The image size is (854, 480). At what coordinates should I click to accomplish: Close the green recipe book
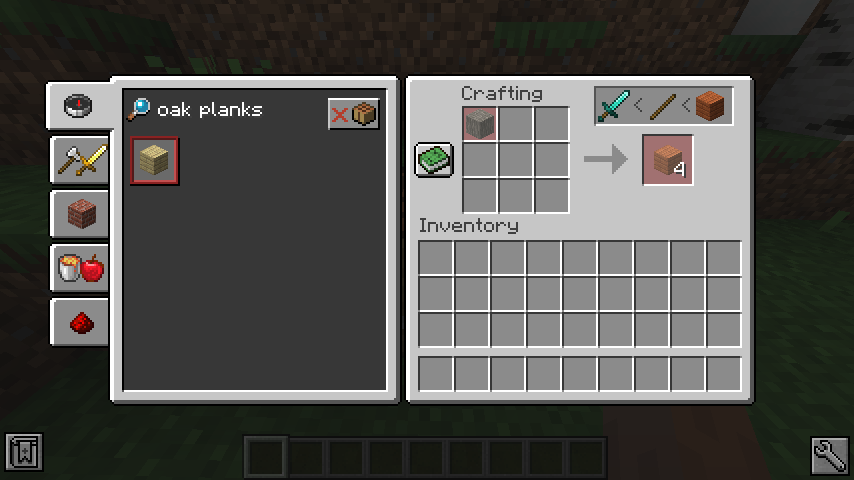435,160
